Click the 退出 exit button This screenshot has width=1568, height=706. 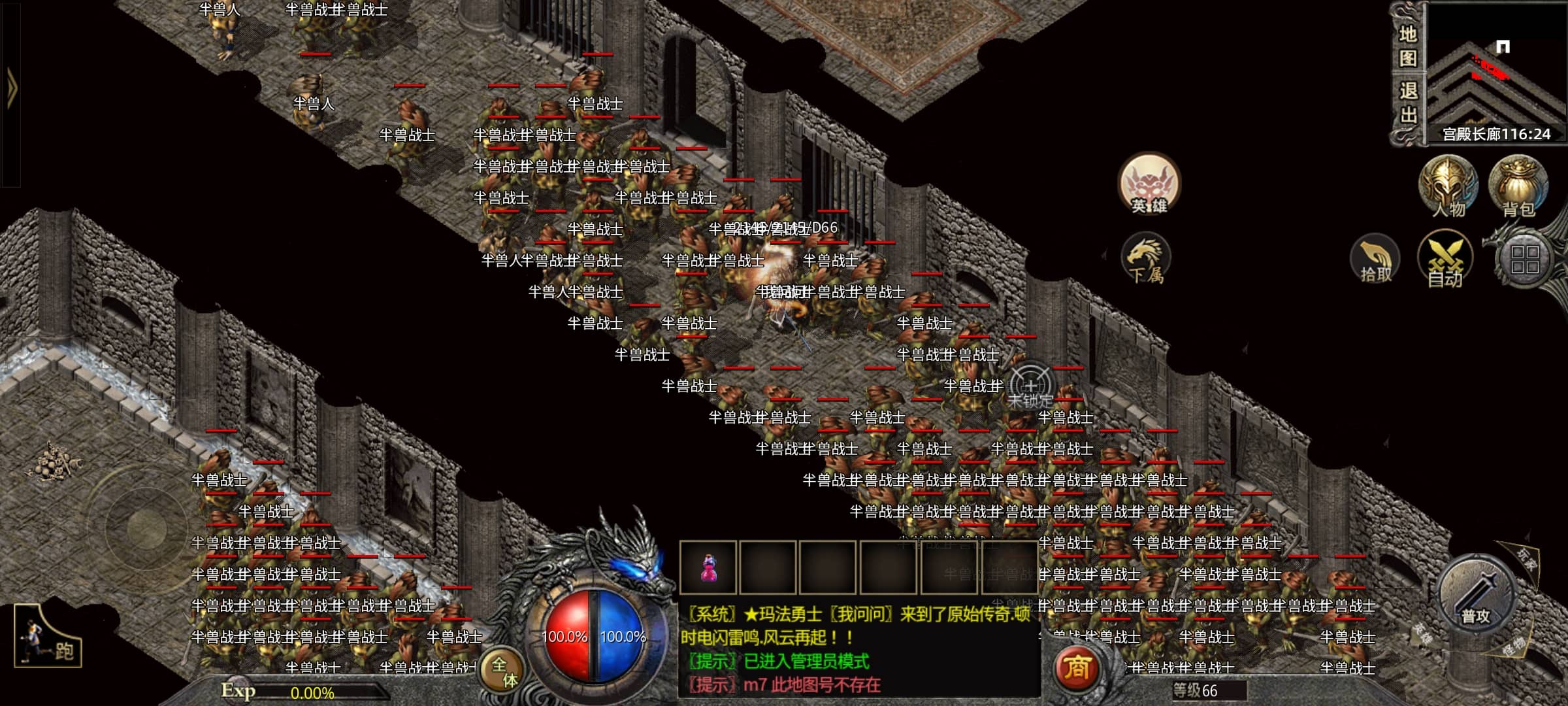[x=1407, y=103]
